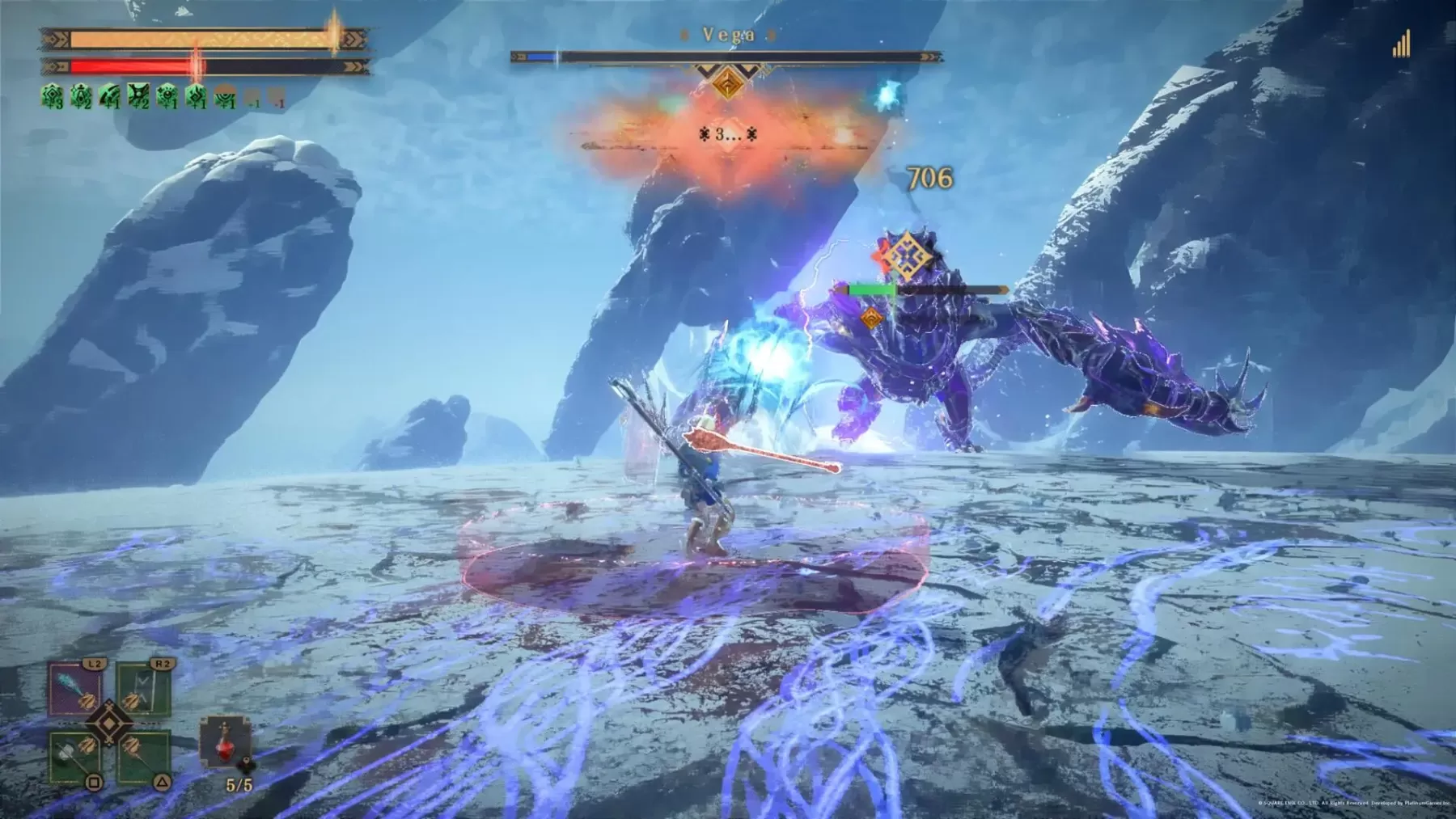Screen dimensions: 1456x819
Task: Check the connection signal bars icon
Action: (x=1401, y=44)
